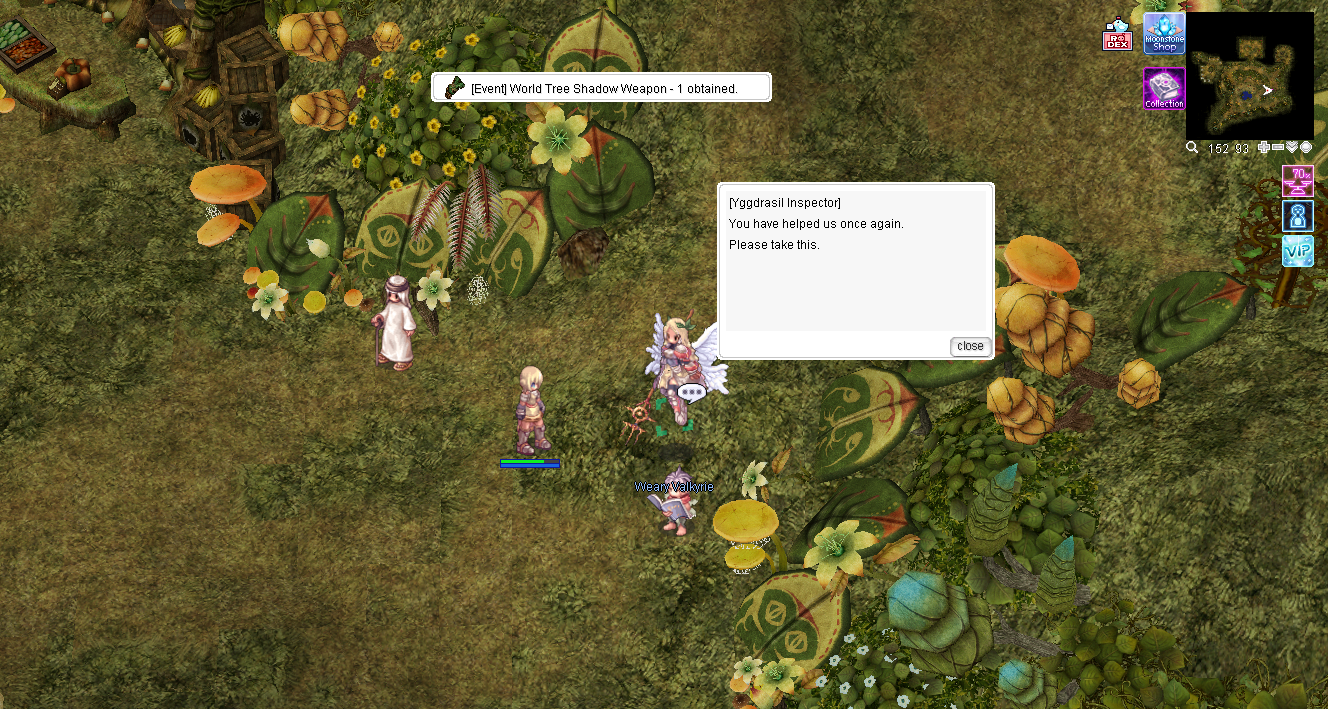
Task: Zoom in the minimap with plus button
Action: pos(1264,148)
